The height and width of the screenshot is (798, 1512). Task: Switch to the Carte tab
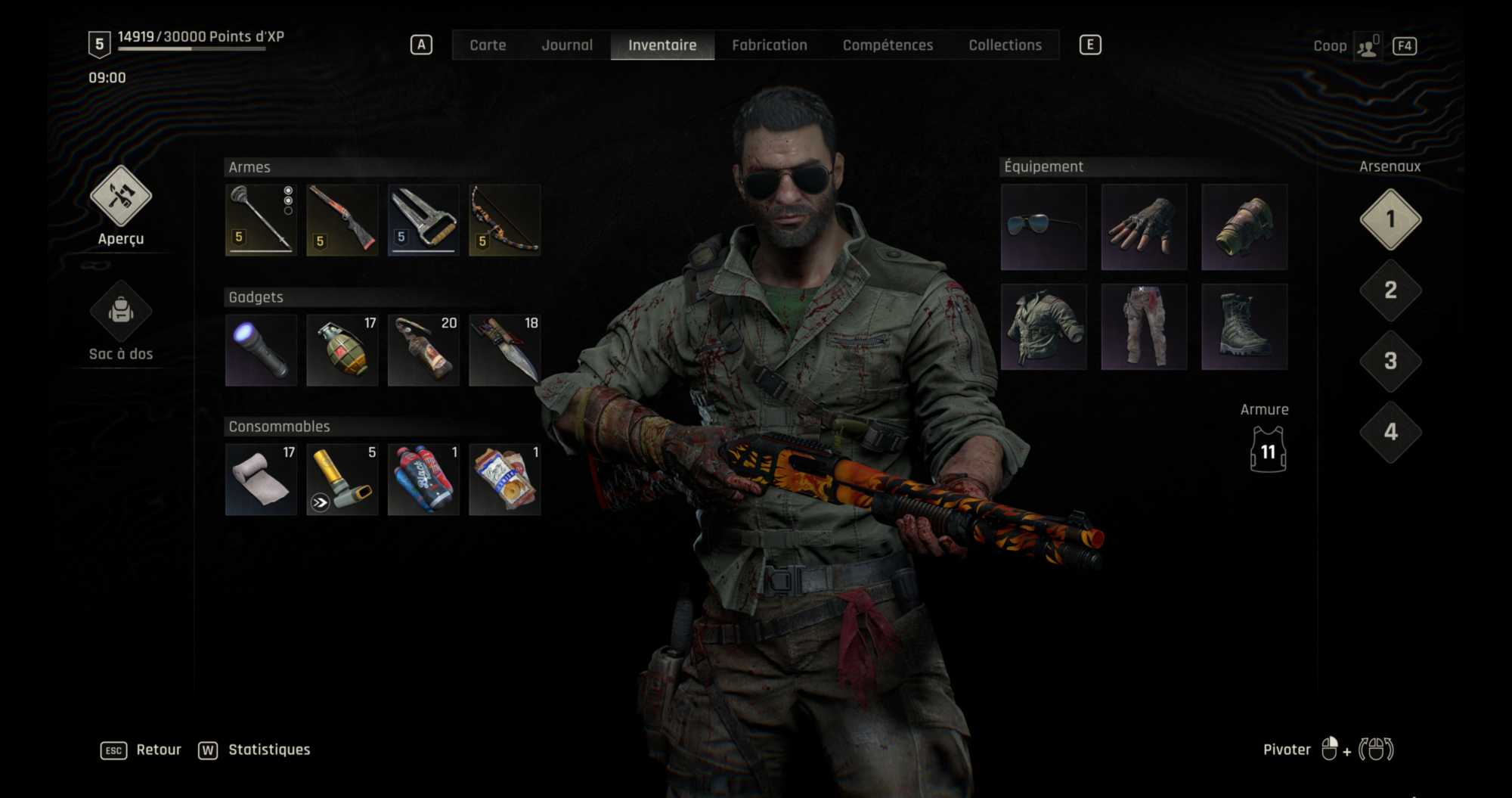click(x=488, y=45)
